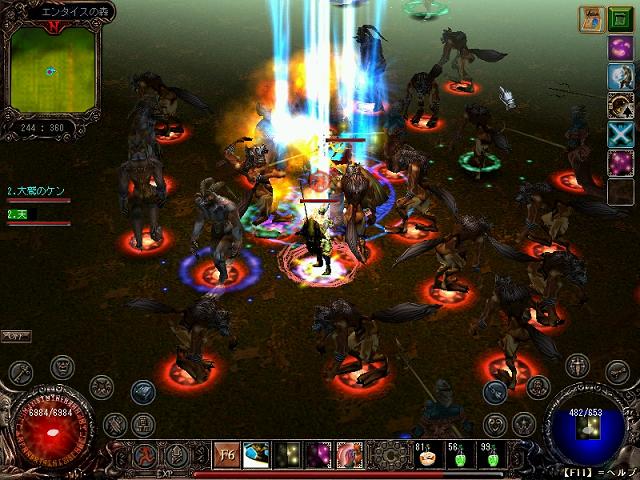640x480 pixels.
Task: Select the blue crossed swords skill icon
Action: (620, 133)
